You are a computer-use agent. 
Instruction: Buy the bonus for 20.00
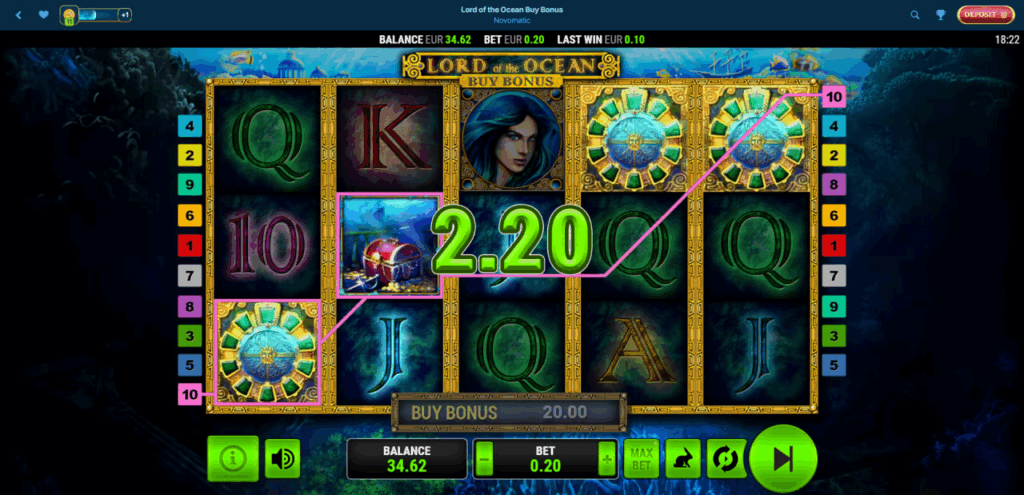pyautogui.click(x=509, y=411)
